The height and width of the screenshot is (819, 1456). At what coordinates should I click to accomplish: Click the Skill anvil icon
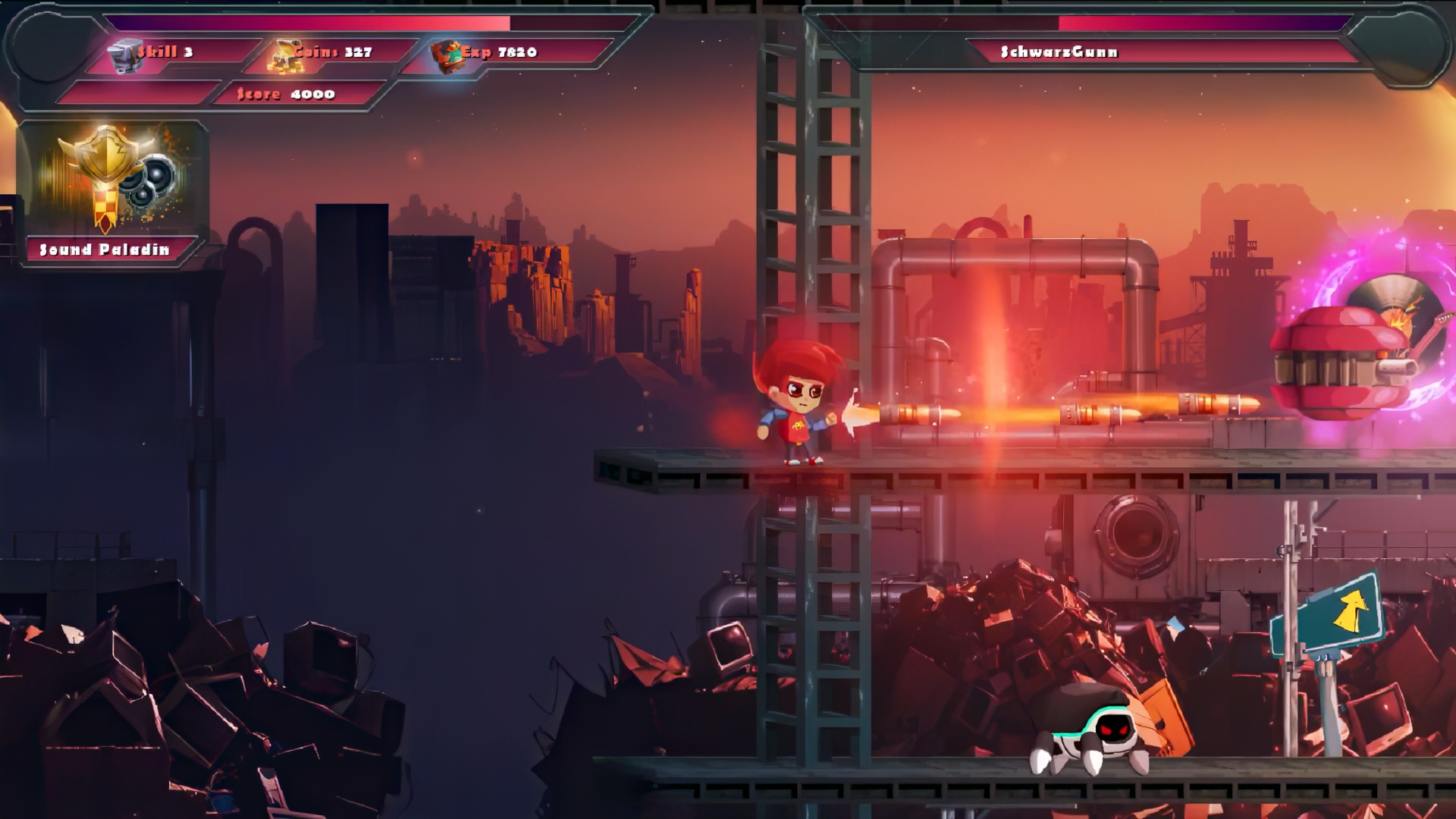click(127, 55)
